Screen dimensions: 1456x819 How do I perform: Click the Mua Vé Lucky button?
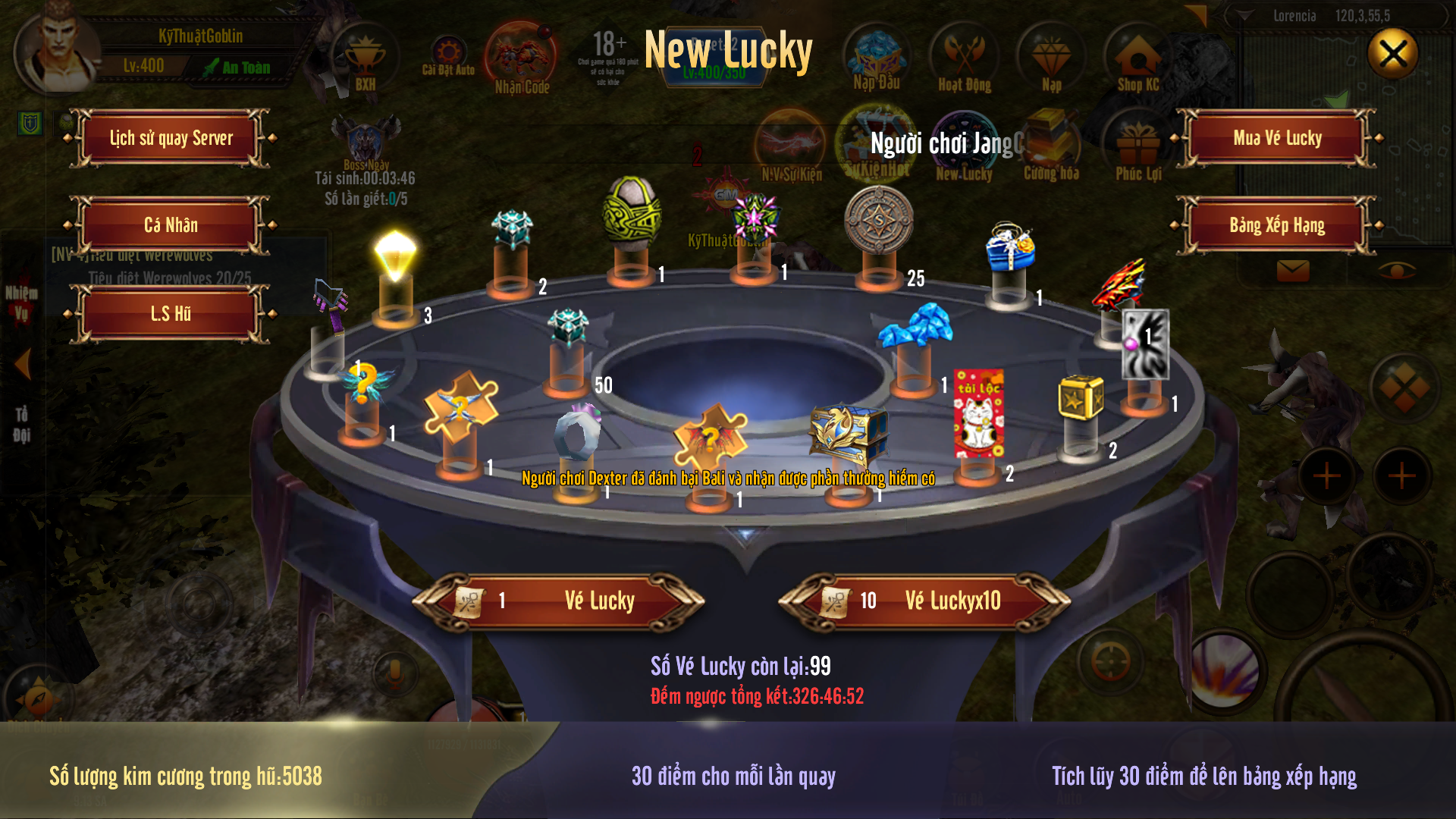pyautogui.click(x=1277, y=138)
